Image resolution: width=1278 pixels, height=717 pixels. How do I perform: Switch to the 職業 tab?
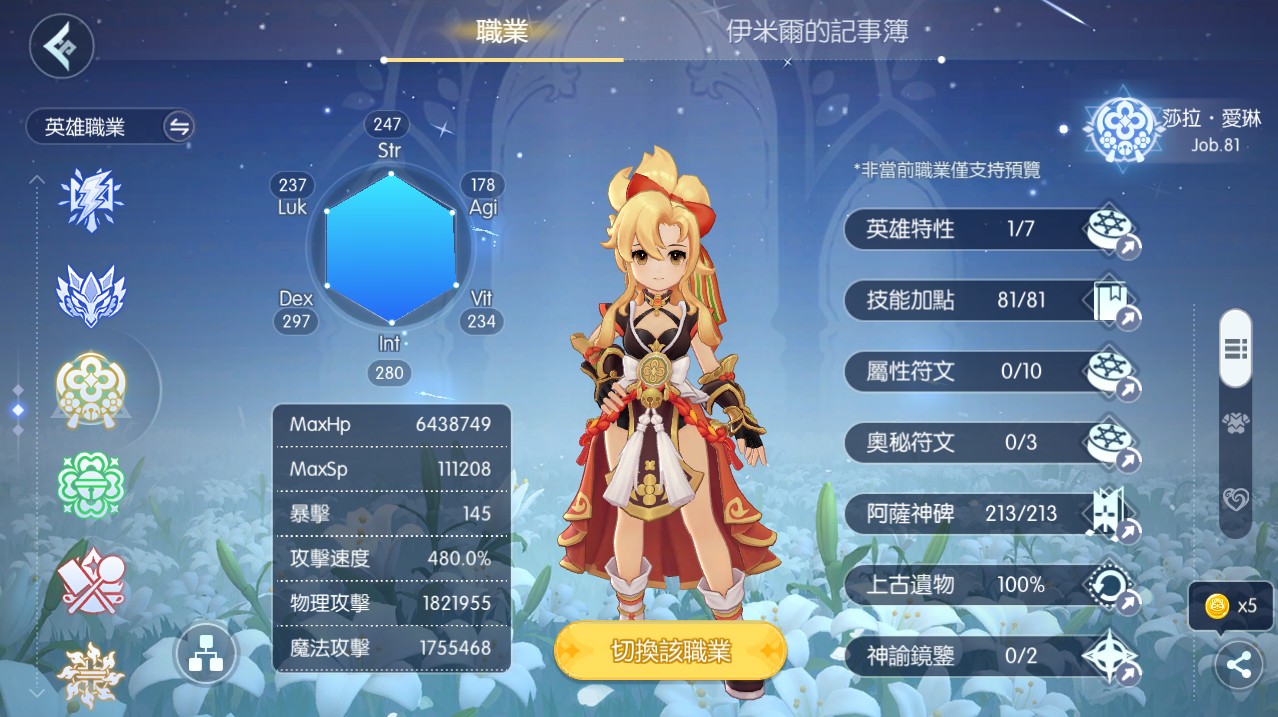coord(502,31)
